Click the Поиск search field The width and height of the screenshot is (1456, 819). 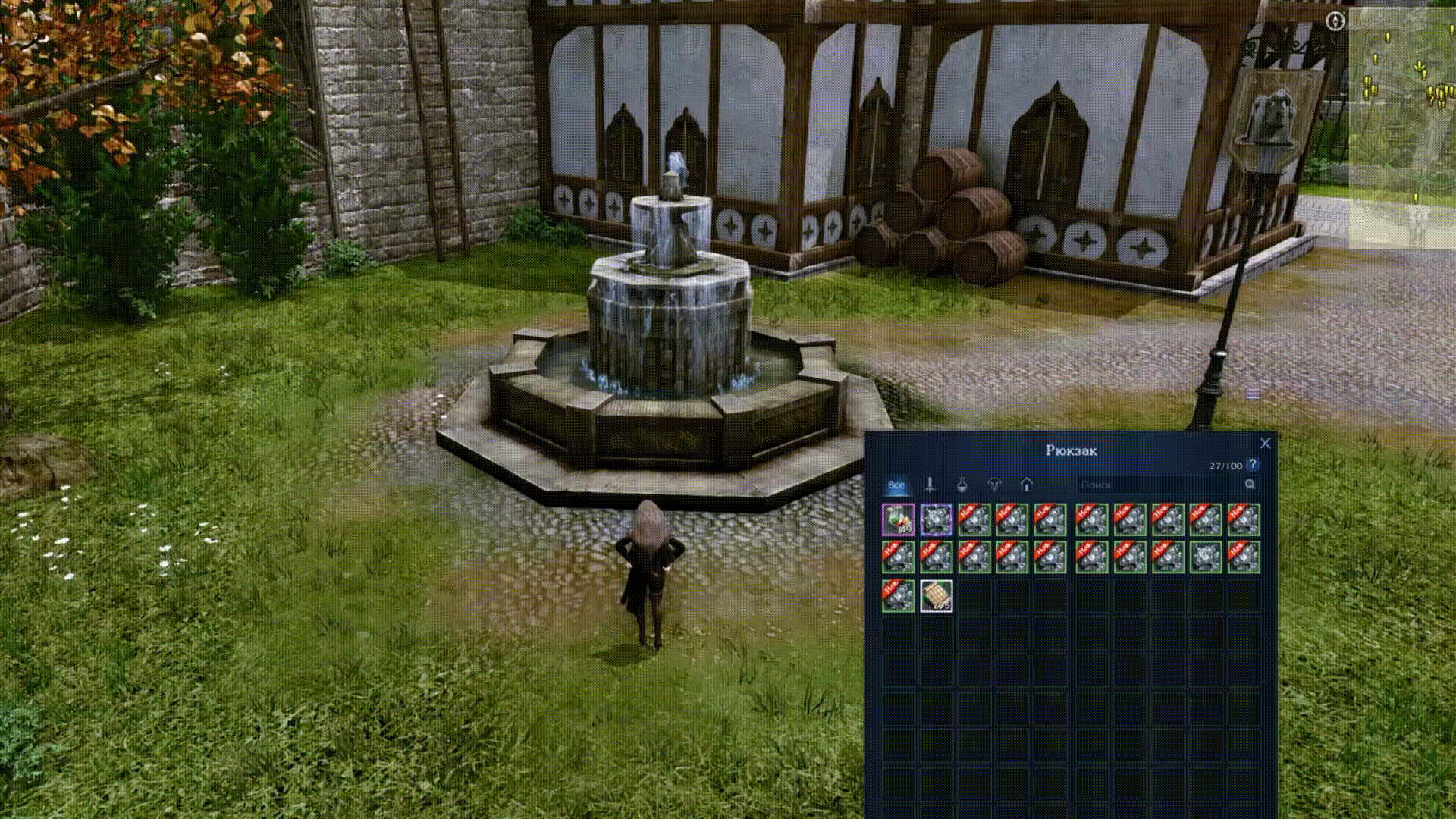pyautogui.click(x=1160, y=485)
